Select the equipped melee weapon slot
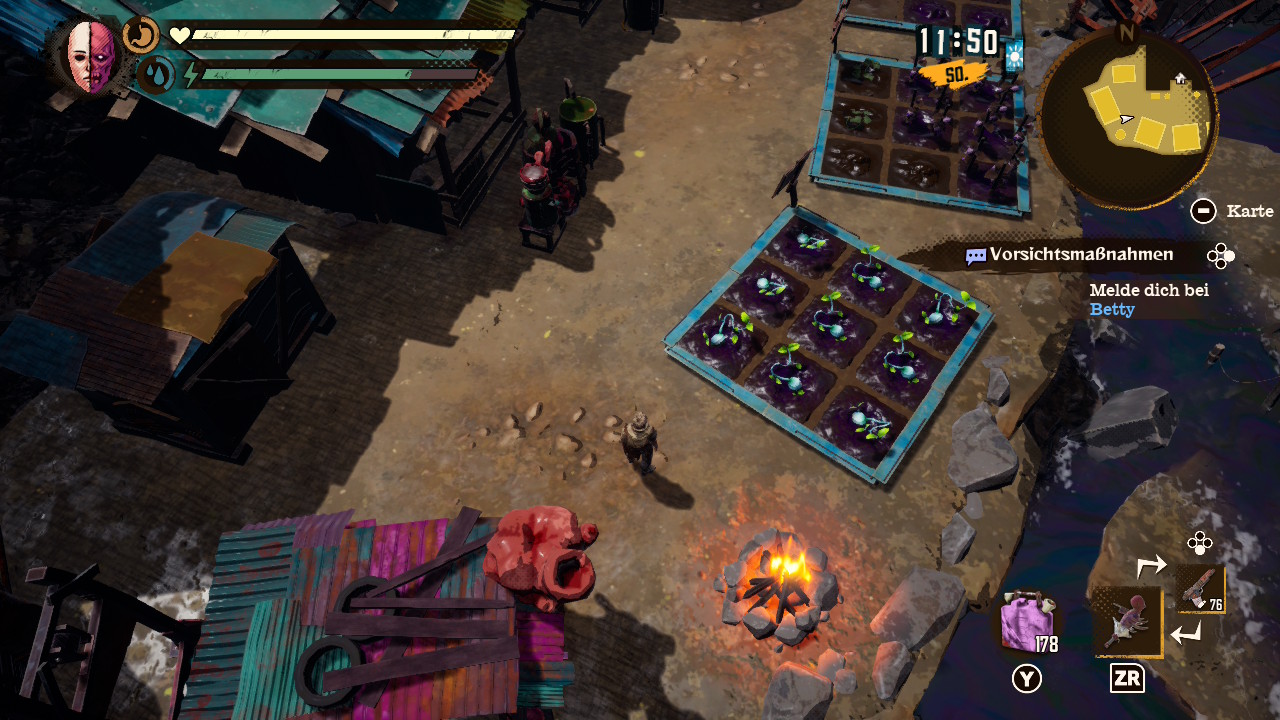This screenshot has height=720, width=1280. [1127, 621]
